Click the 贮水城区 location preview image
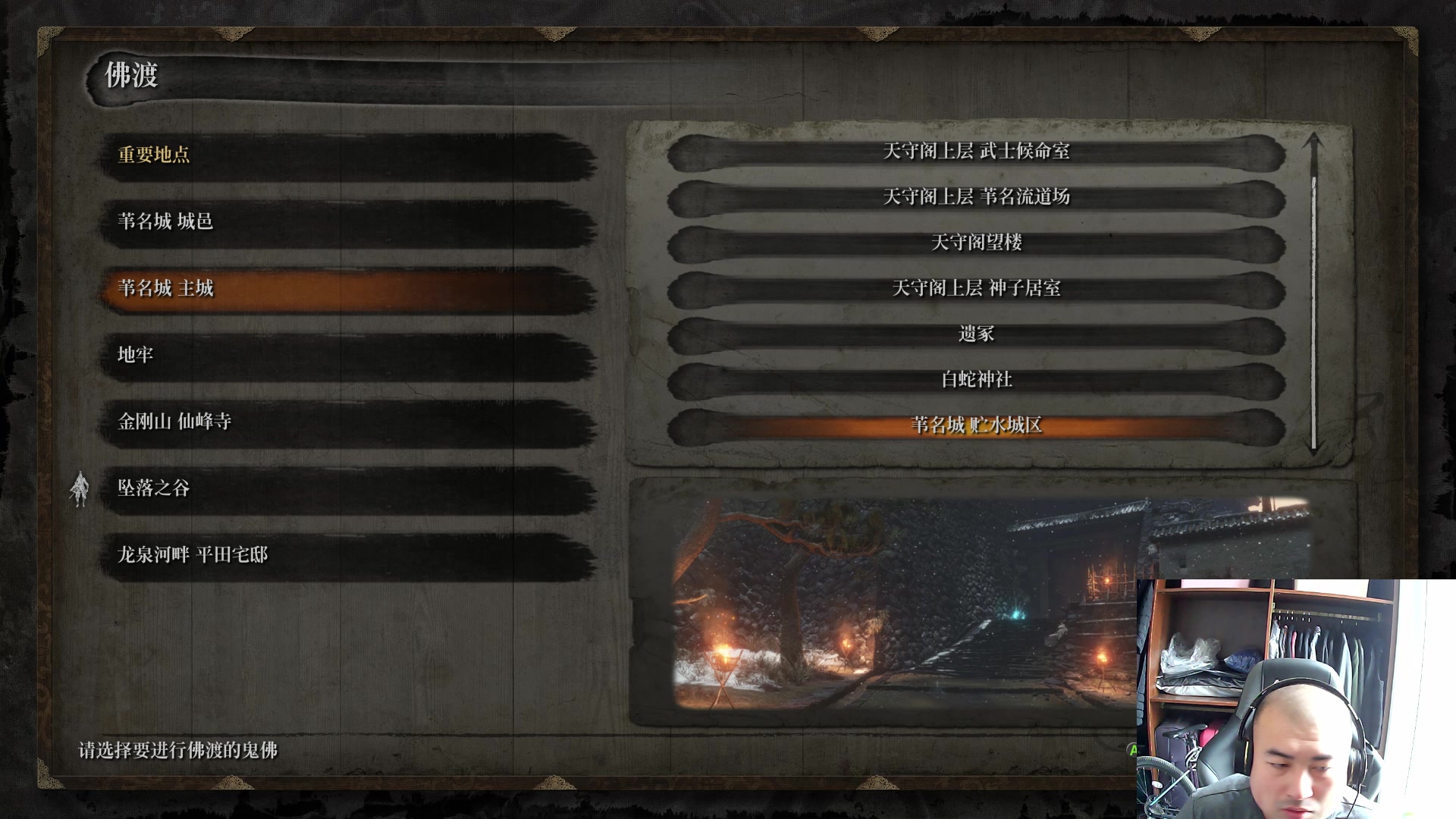The height and width of the screenshot is (819, 1456). (x=902, y=603)
